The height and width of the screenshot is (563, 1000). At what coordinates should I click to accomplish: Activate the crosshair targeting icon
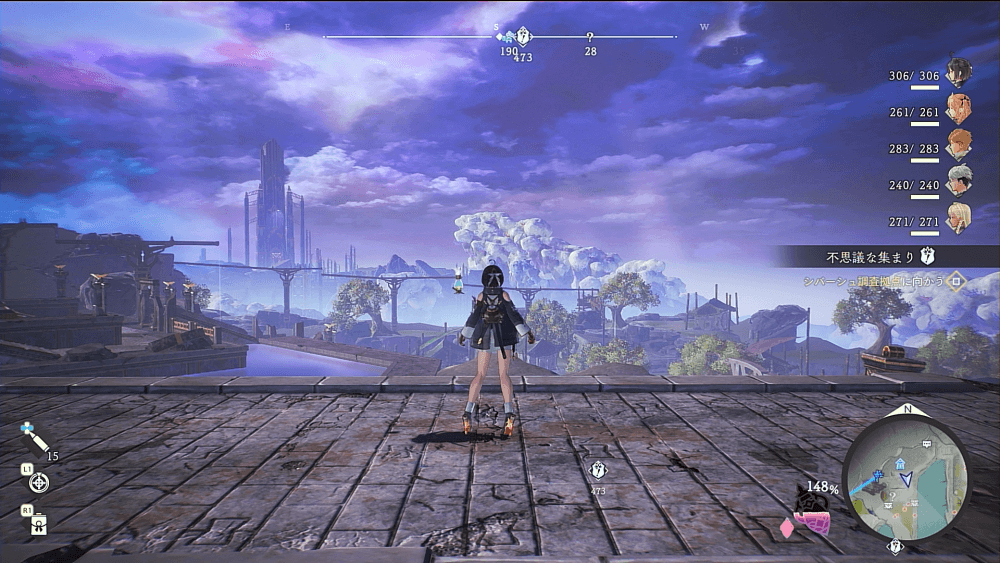coord(39,483)
